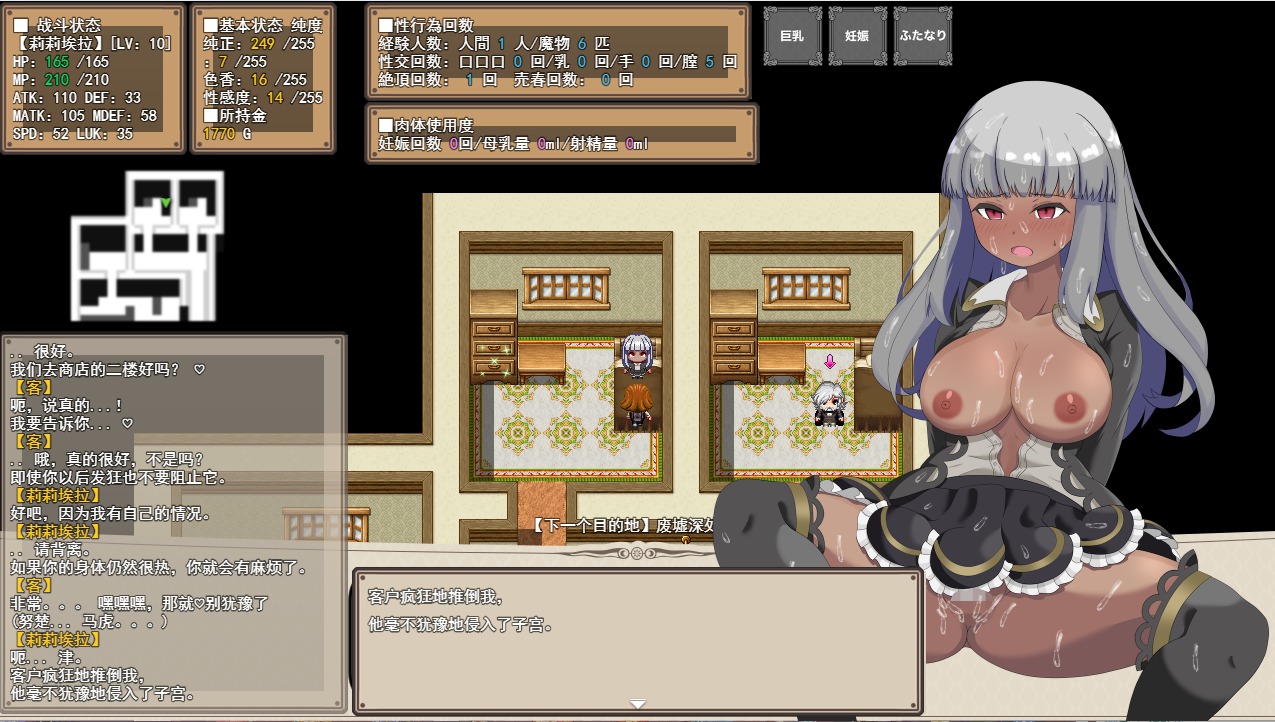This screenshot has width=1275, height=722.
Task: Select the ふたなり button
Action: (x=922, y=36)
